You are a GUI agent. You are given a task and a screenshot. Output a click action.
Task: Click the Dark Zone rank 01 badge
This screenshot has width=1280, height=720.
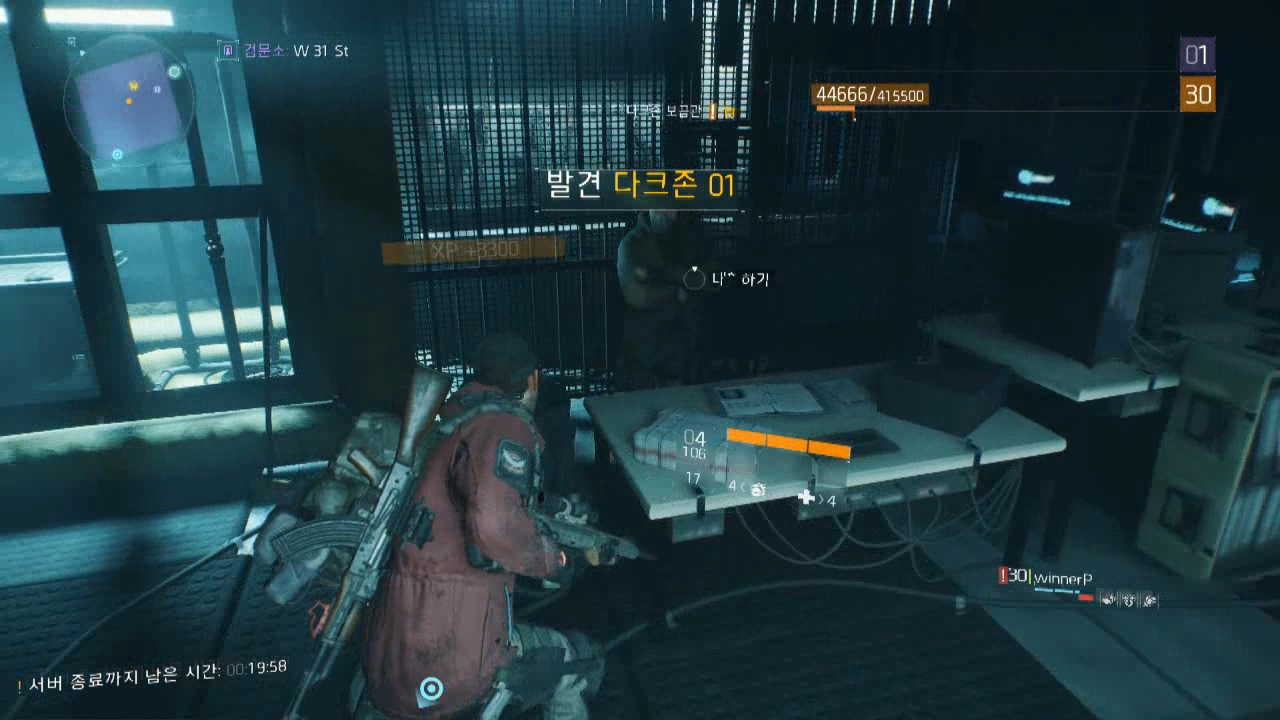tap(1197, 54)
